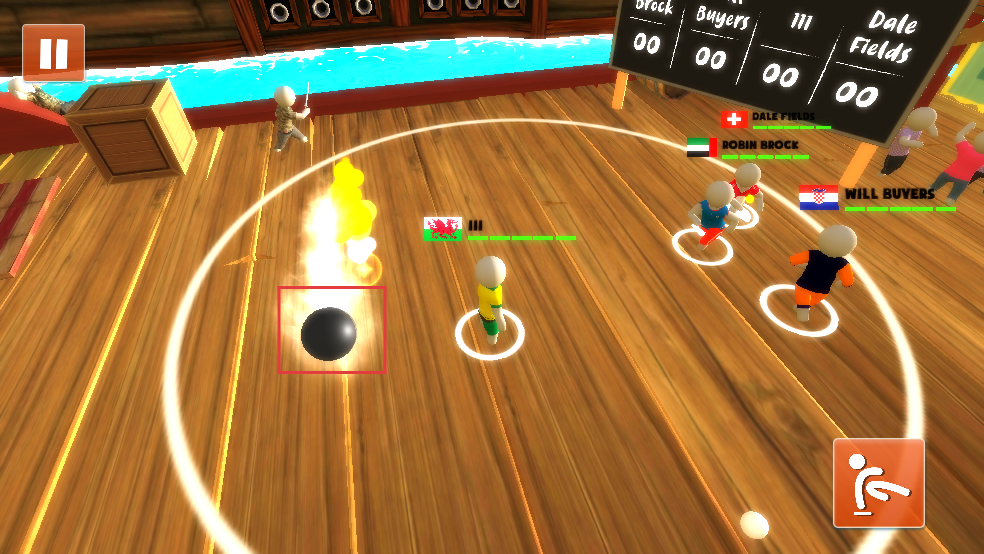Pause the game with the orange pause button
Image resolution: width=984 pixels, height=554 pixels.
(53, 52)
